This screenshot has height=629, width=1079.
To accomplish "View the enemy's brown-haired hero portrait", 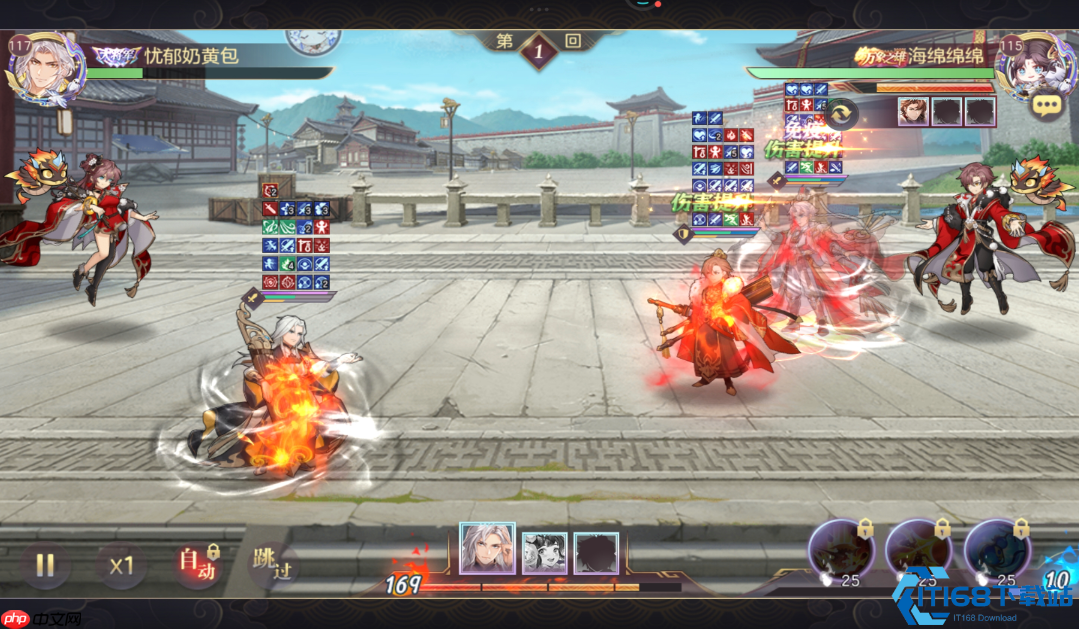I will (912, 111).
